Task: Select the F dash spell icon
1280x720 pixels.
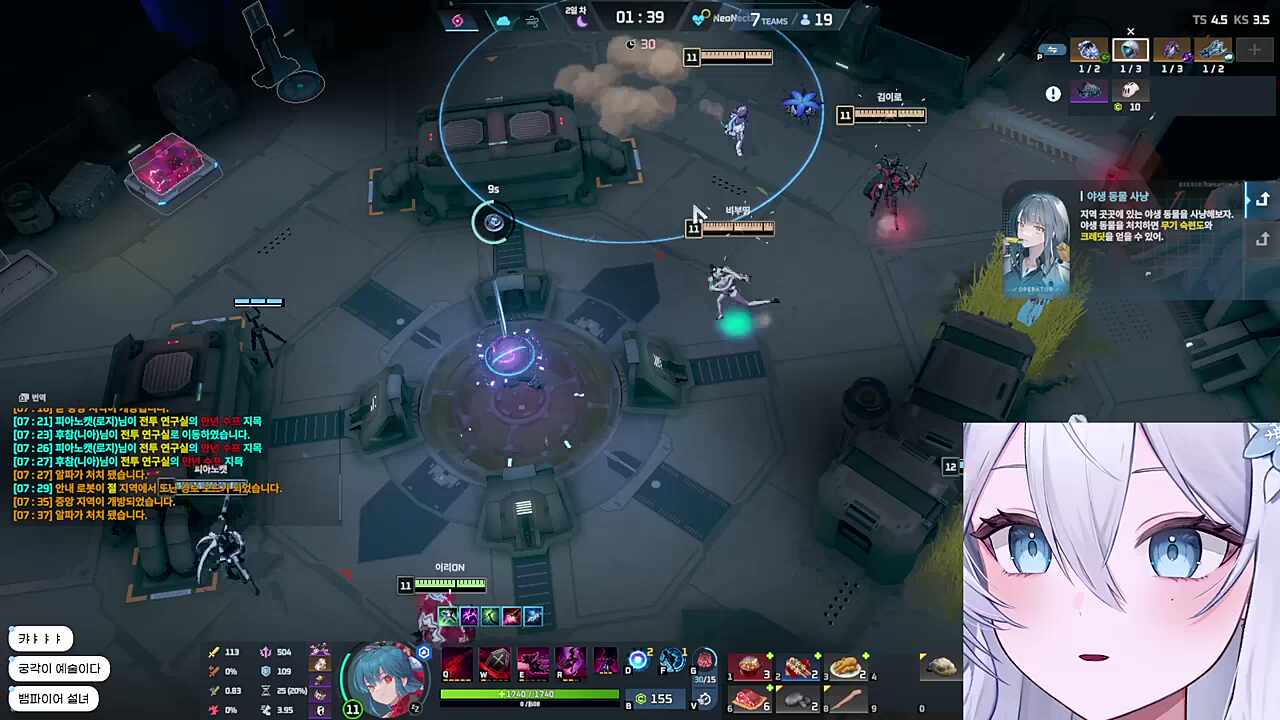Action: tap(672, 660)
